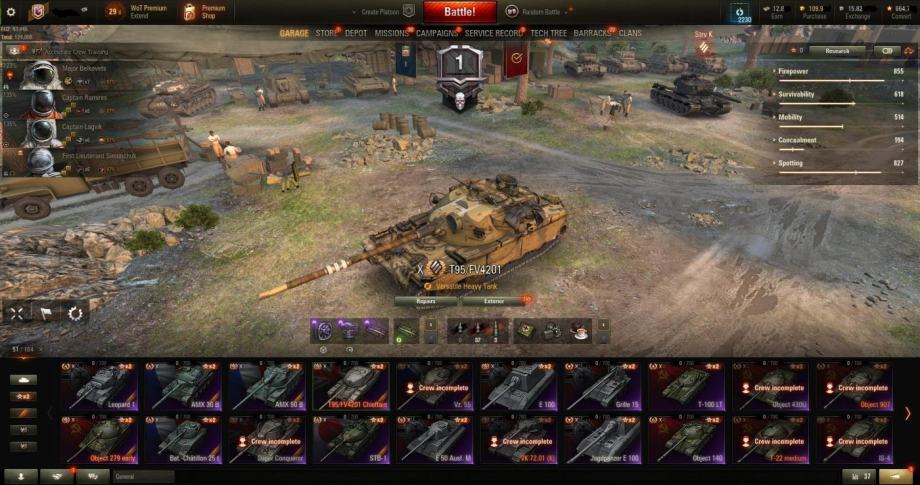The width and height of the screenshot is (920, 485).
Task: Click the Research button
Action: (837, 50)
